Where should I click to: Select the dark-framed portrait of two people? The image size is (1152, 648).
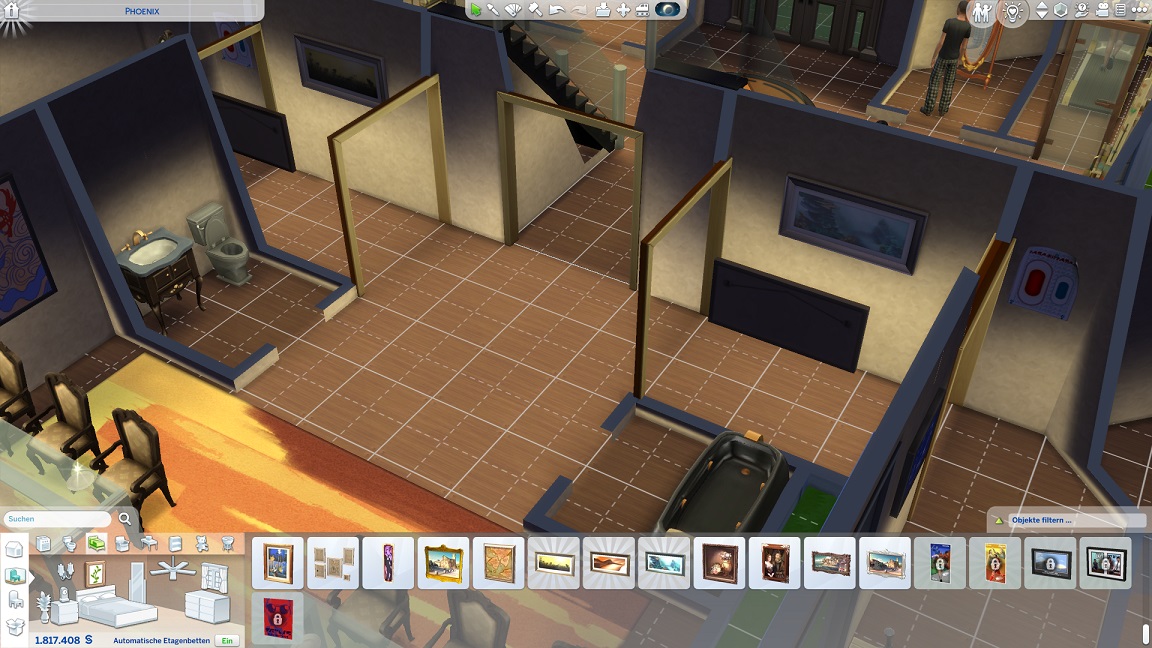pos(775,563)
